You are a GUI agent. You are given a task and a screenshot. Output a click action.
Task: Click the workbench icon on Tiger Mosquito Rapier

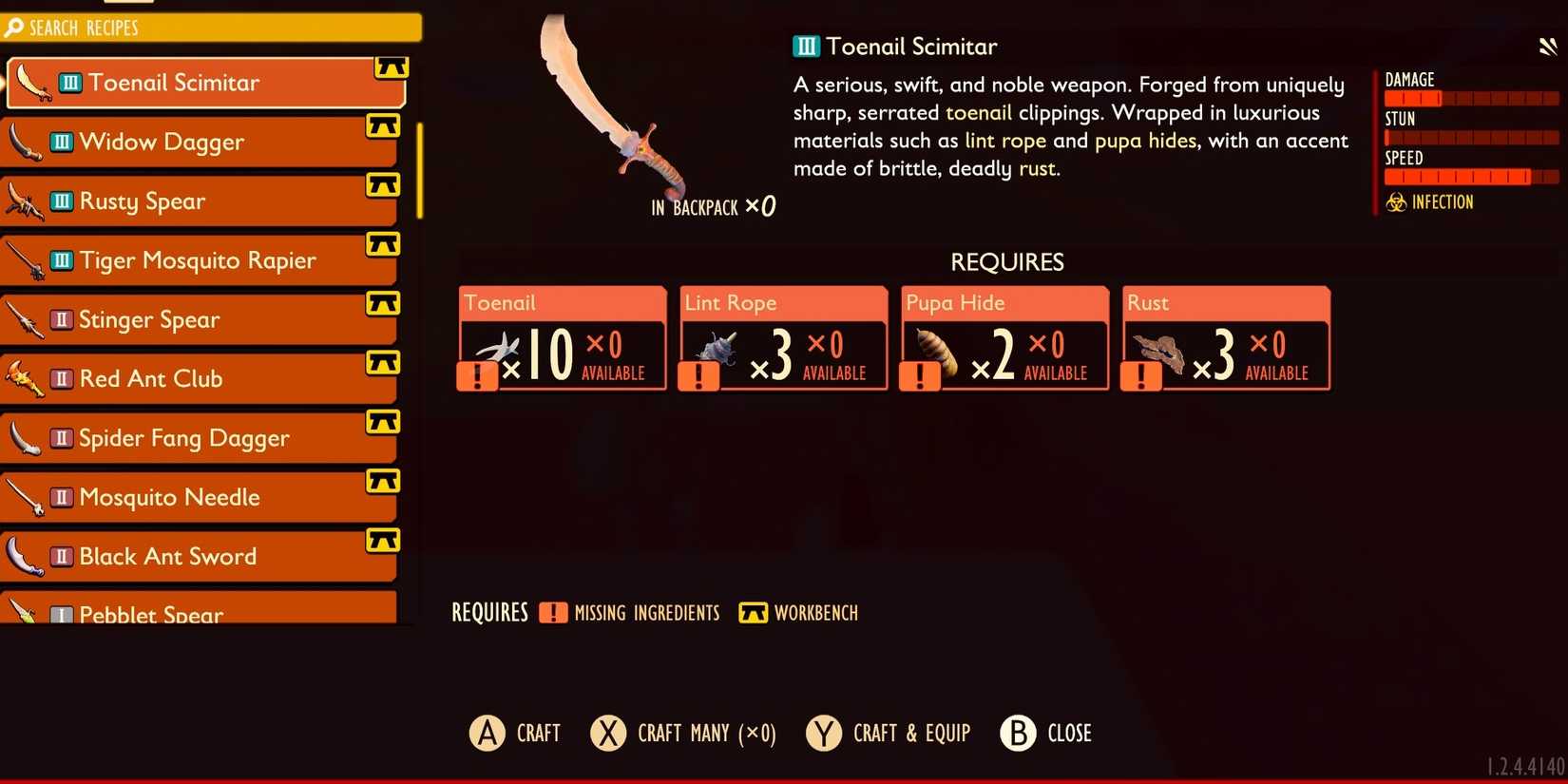383,244
